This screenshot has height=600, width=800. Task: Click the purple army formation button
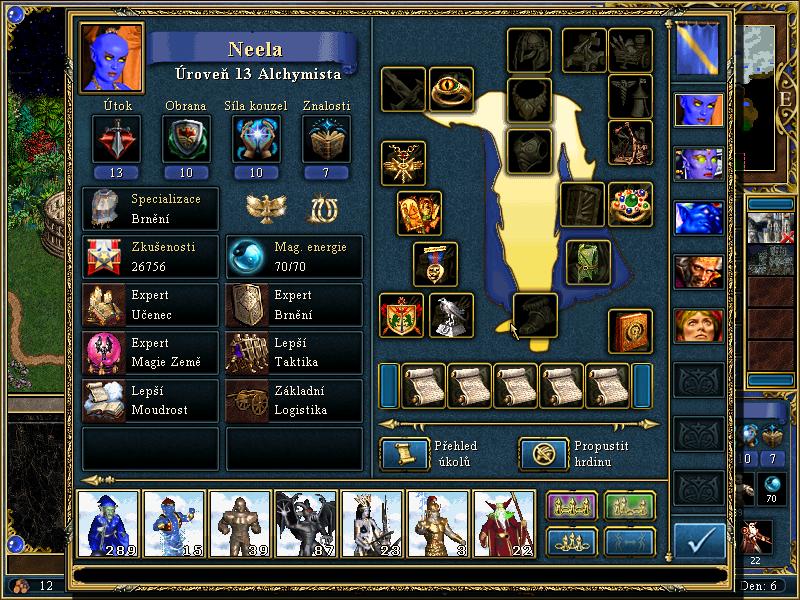point(571,507)
